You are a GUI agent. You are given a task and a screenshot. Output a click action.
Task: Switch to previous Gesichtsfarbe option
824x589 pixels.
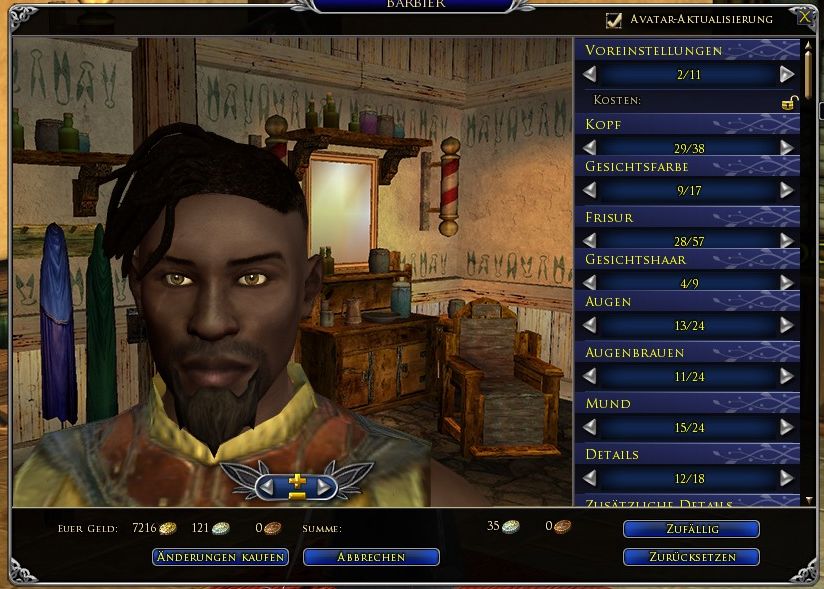point(590,189)
